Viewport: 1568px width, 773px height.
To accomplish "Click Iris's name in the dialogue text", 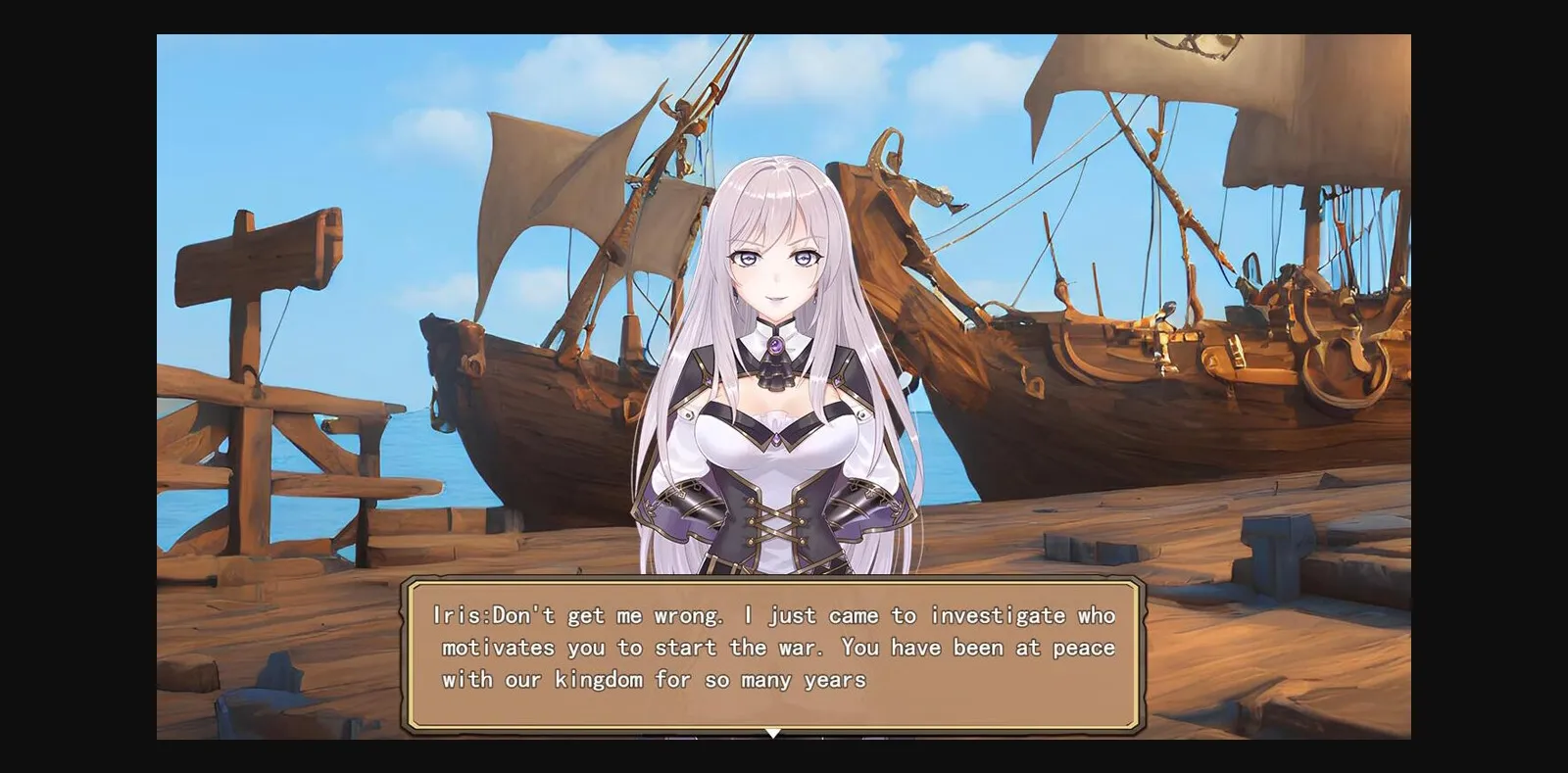I will 461,614.
